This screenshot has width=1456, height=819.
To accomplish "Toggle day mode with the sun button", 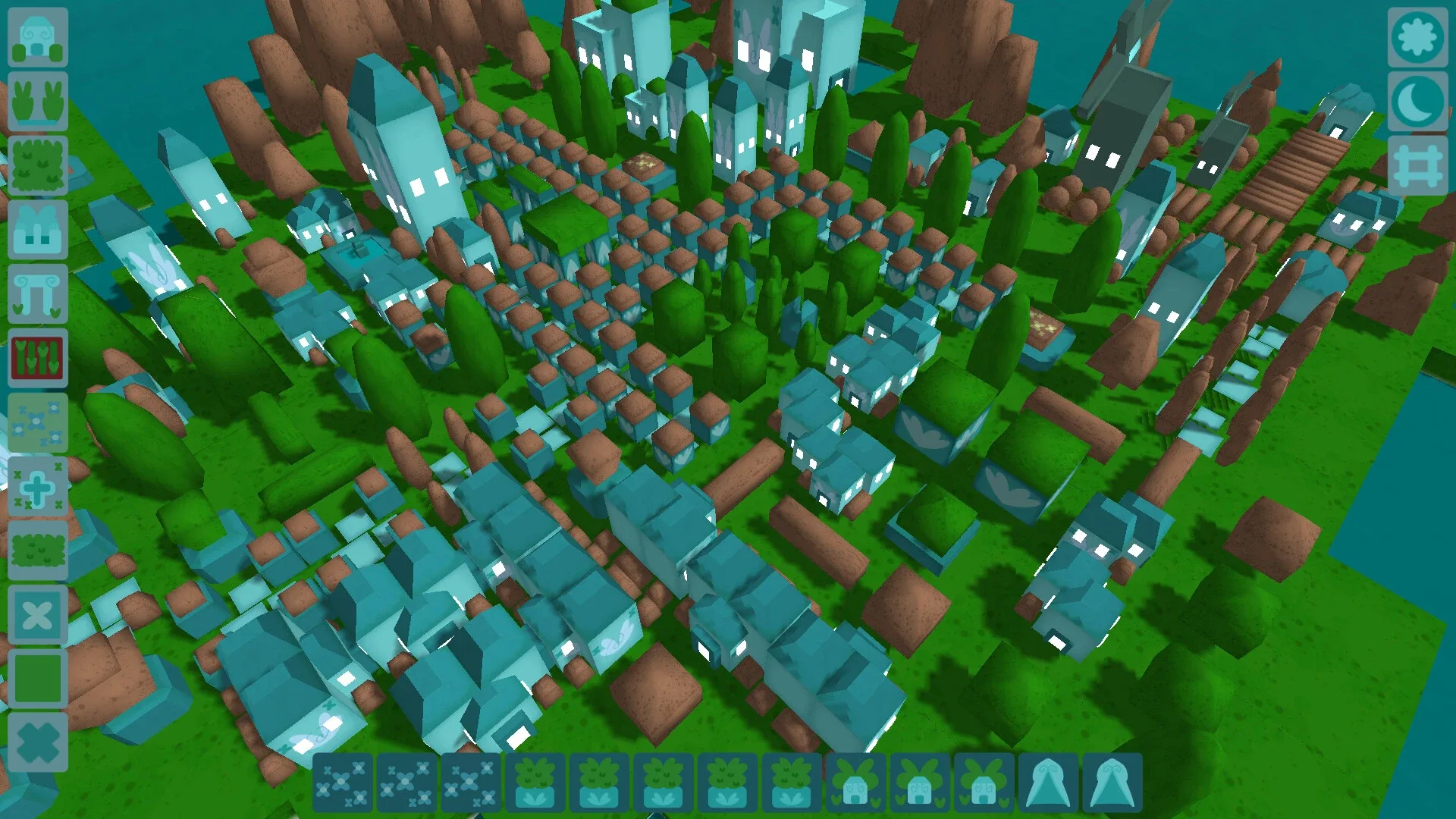I will [1418, 38].
